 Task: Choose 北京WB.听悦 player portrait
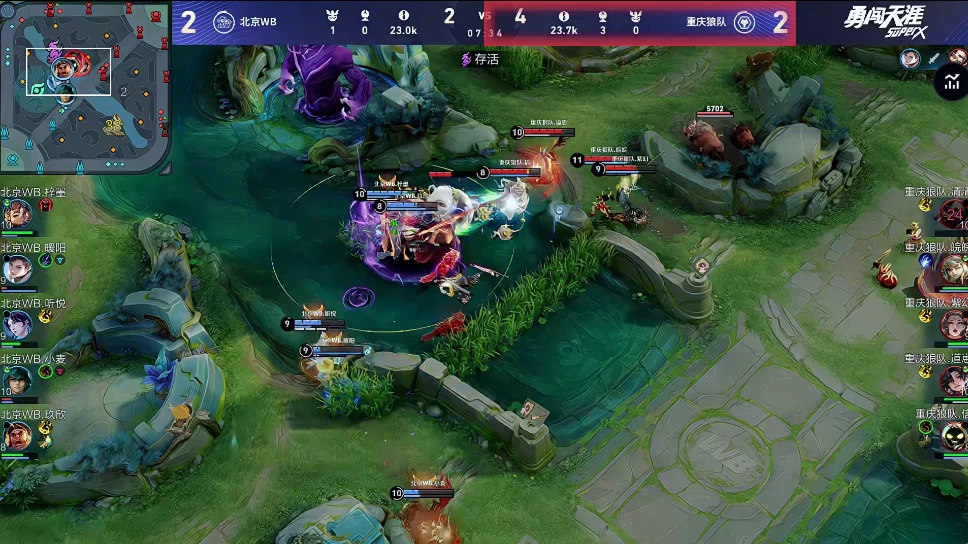coord(17,324)
